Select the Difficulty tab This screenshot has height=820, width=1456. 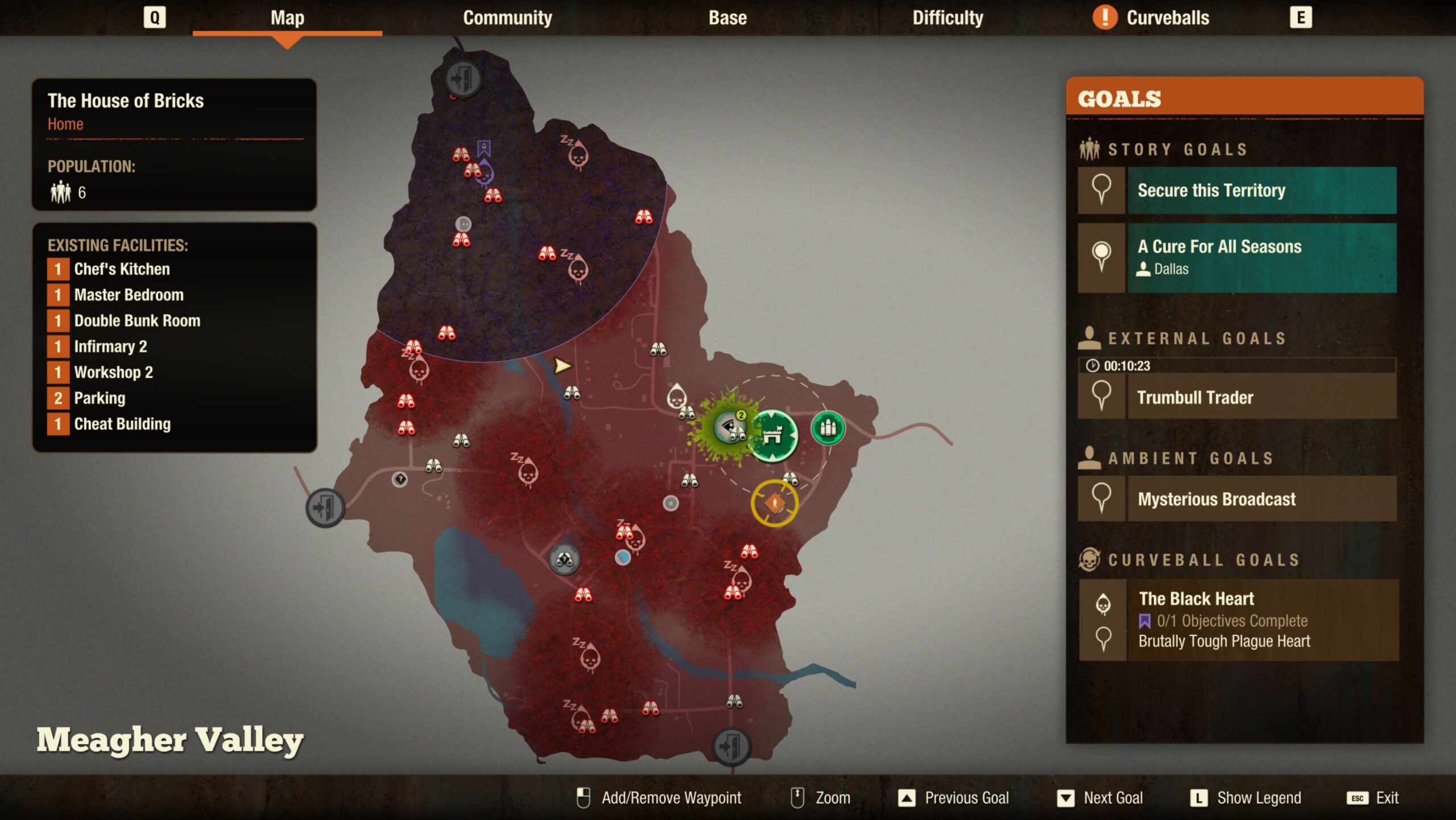pos(948,18)
